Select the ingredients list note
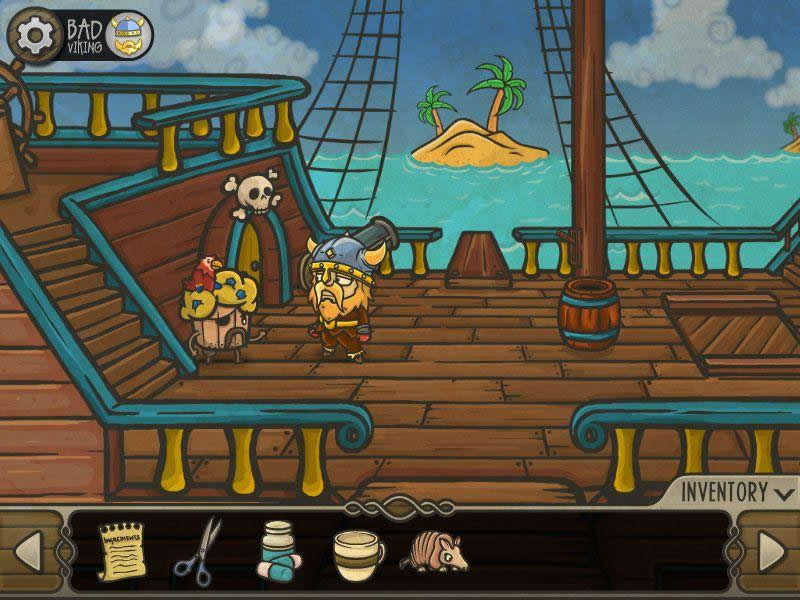Viewport: 800px width, 600px height. (120, 549)
